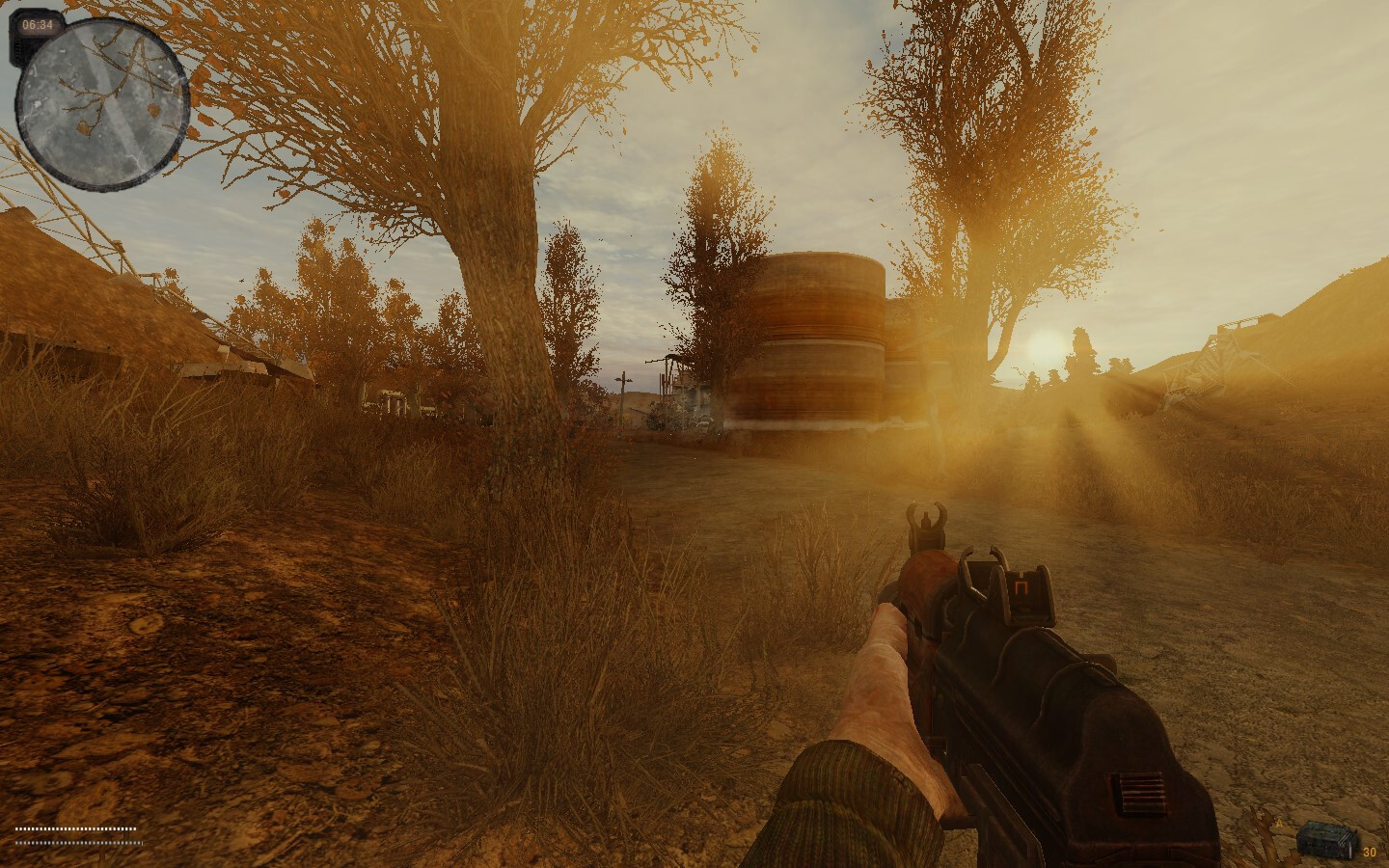
Task: Select the ammo magazine icon
Action: tap(1326, 839)
